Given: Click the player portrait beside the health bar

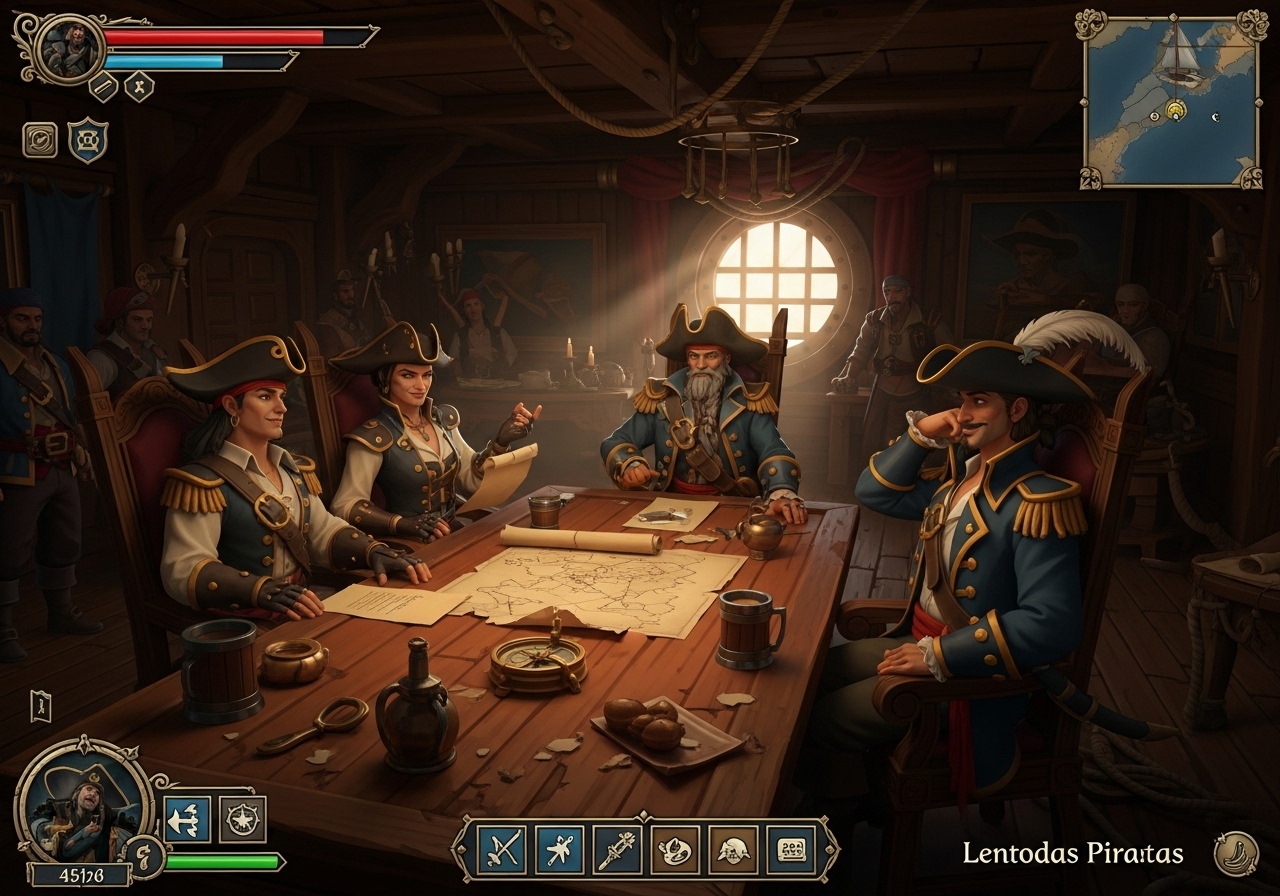Looking at the screenshot, I should (x=70, y=47).
